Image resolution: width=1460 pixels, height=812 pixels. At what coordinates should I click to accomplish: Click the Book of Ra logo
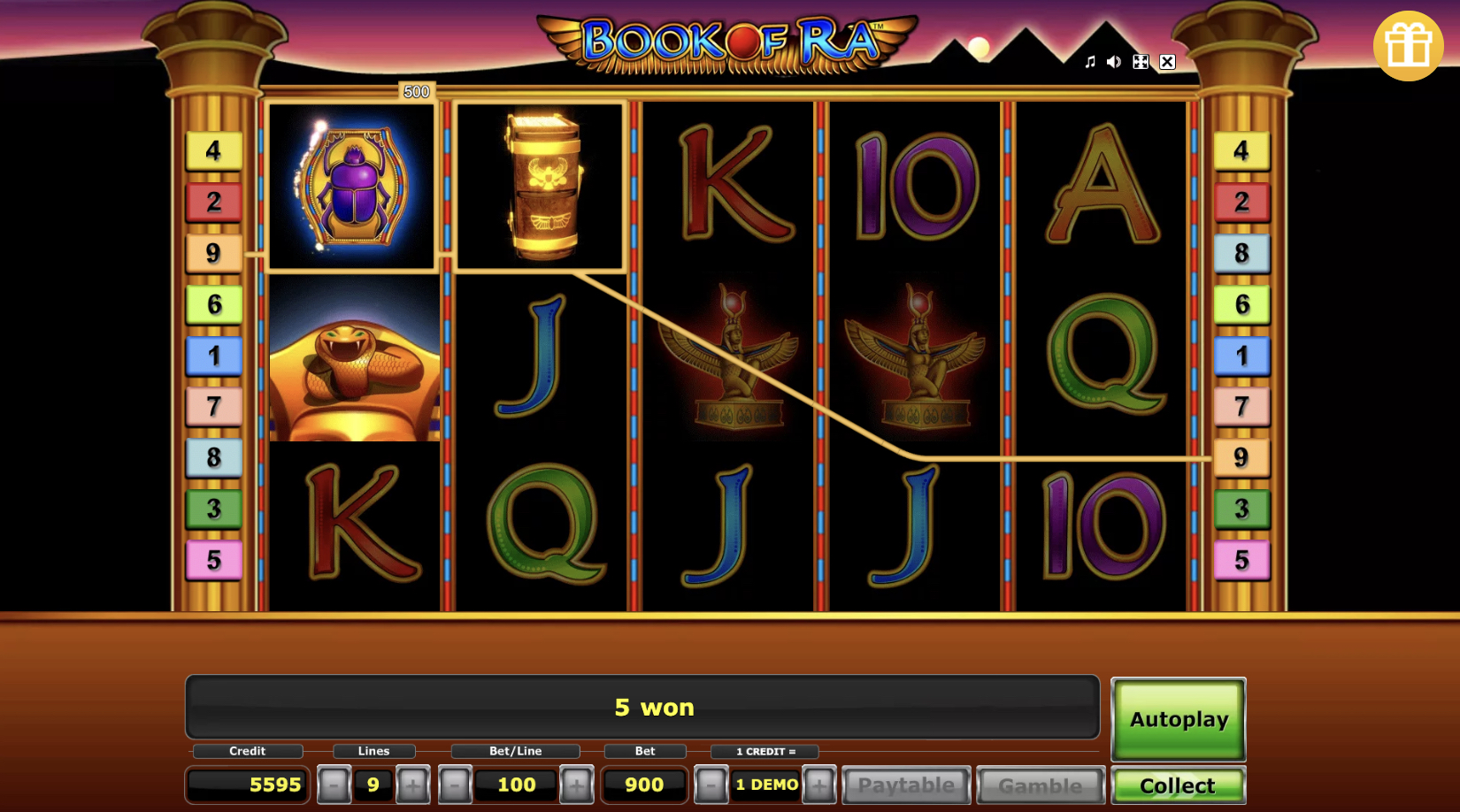730,40
